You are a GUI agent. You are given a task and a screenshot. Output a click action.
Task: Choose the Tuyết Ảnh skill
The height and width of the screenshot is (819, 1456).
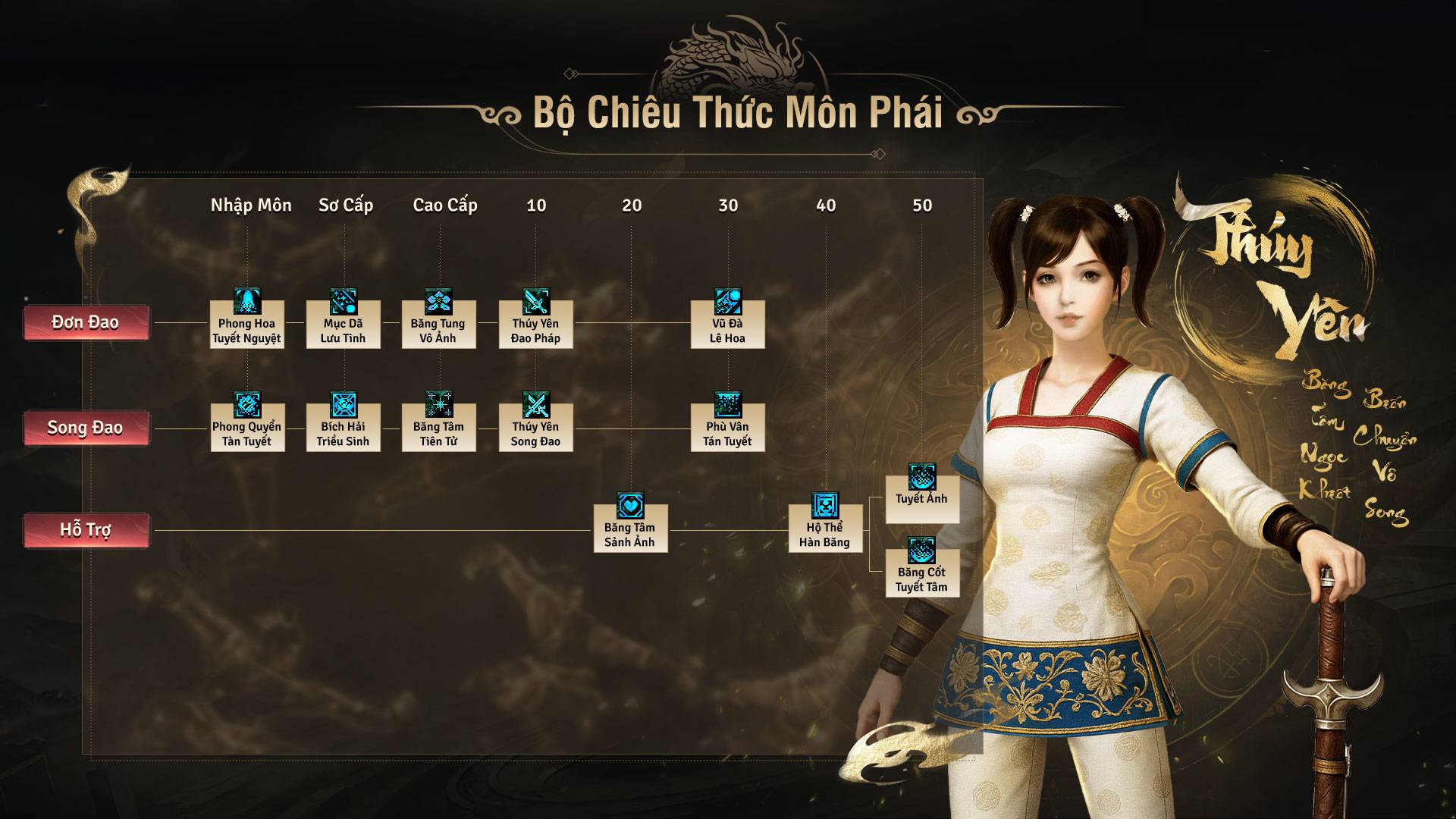922,492
